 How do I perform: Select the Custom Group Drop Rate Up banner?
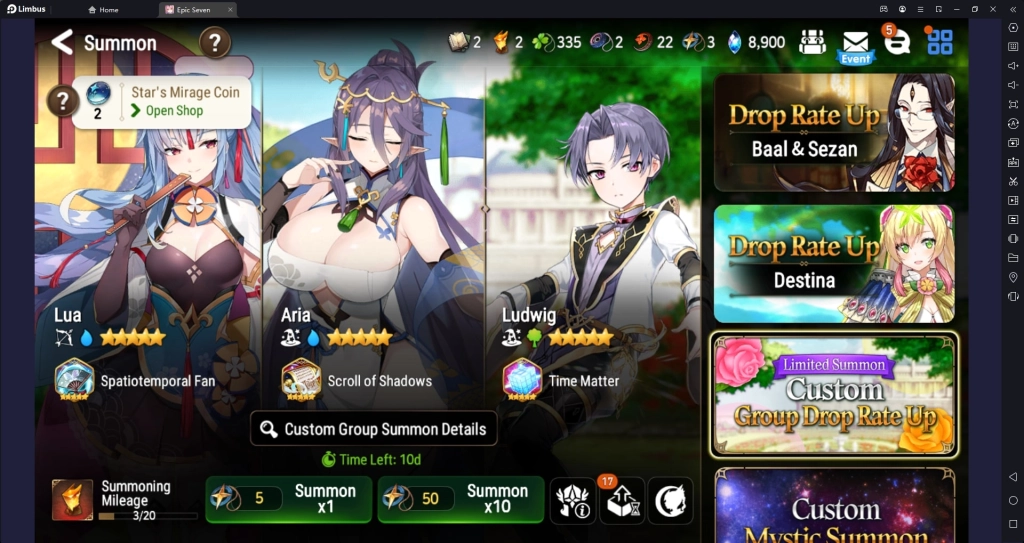click(x=833, y=394)
